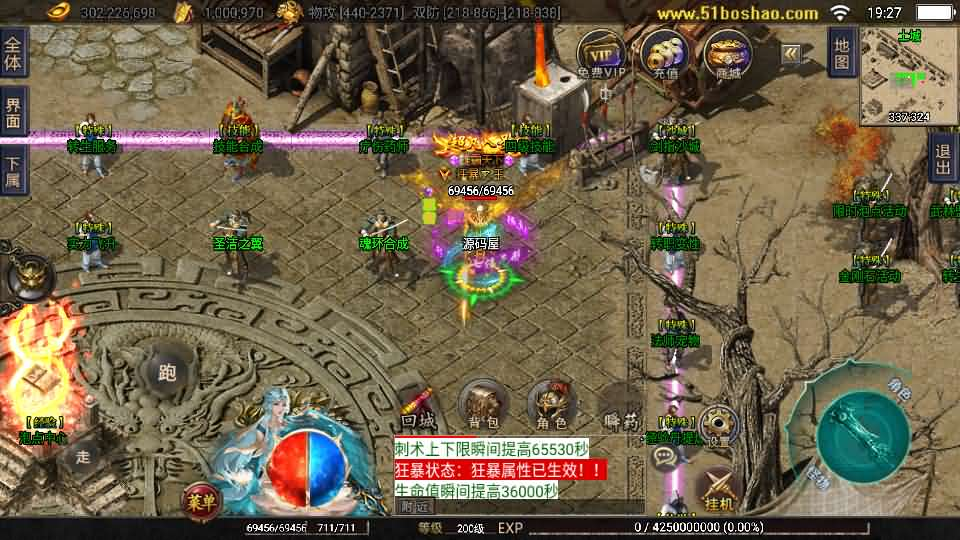The width and height of the screenshot is (960, 540).
Task: Open the 角色 character sheet
Action: (551, 403)
